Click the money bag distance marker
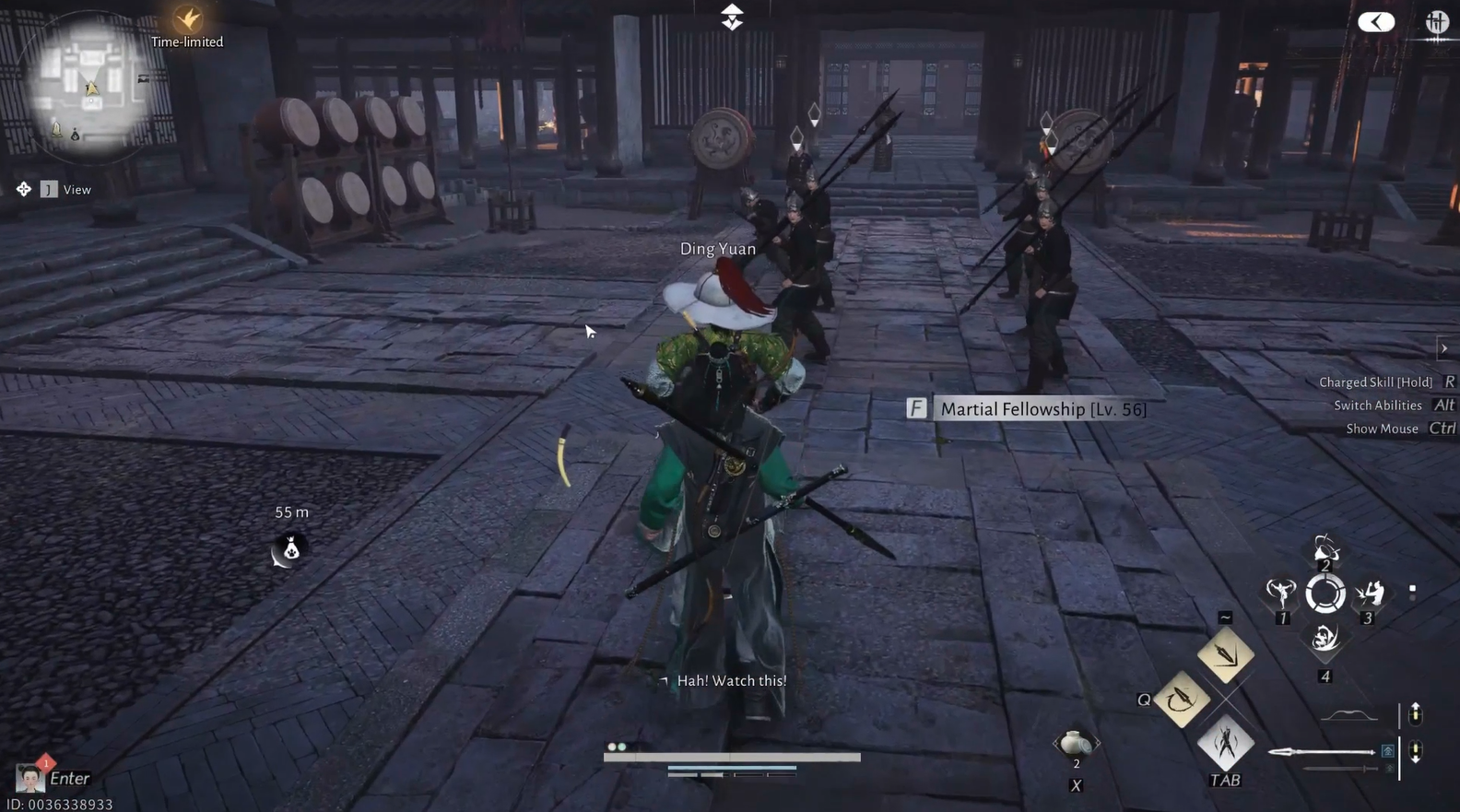 [x=290, y=550]
